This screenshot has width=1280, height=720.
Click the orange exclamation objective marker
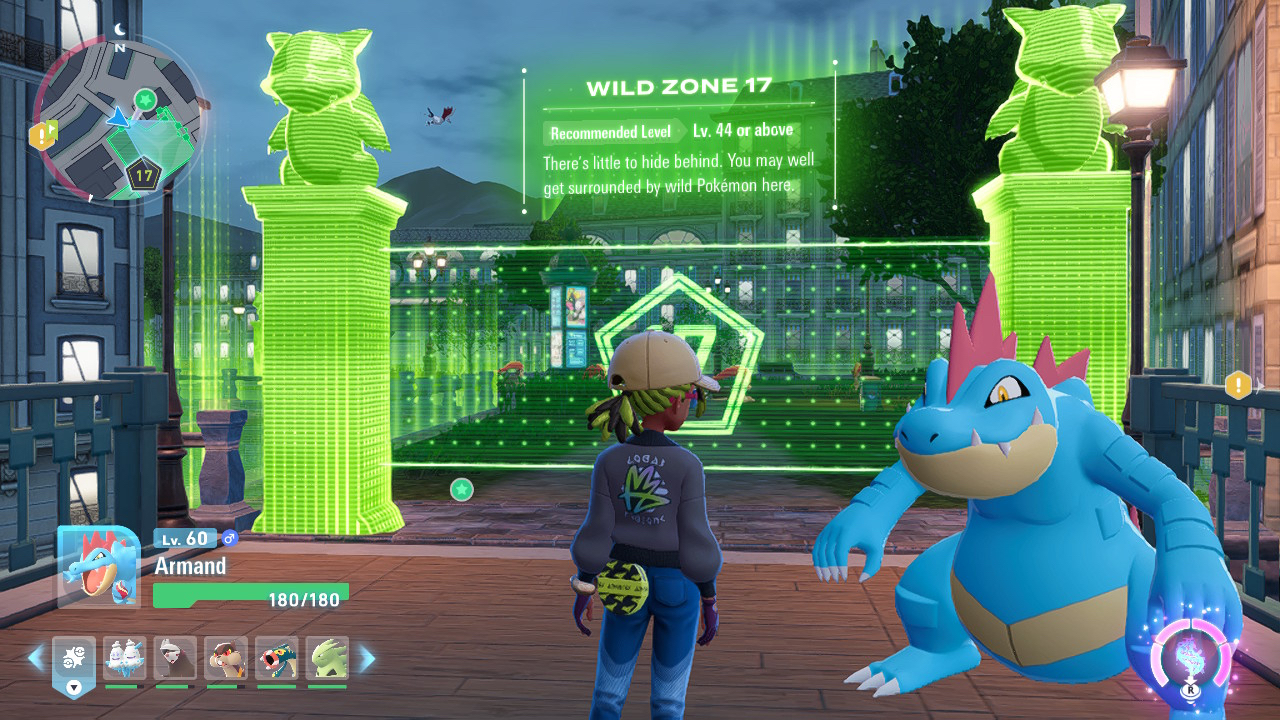tap(1239, 385)
